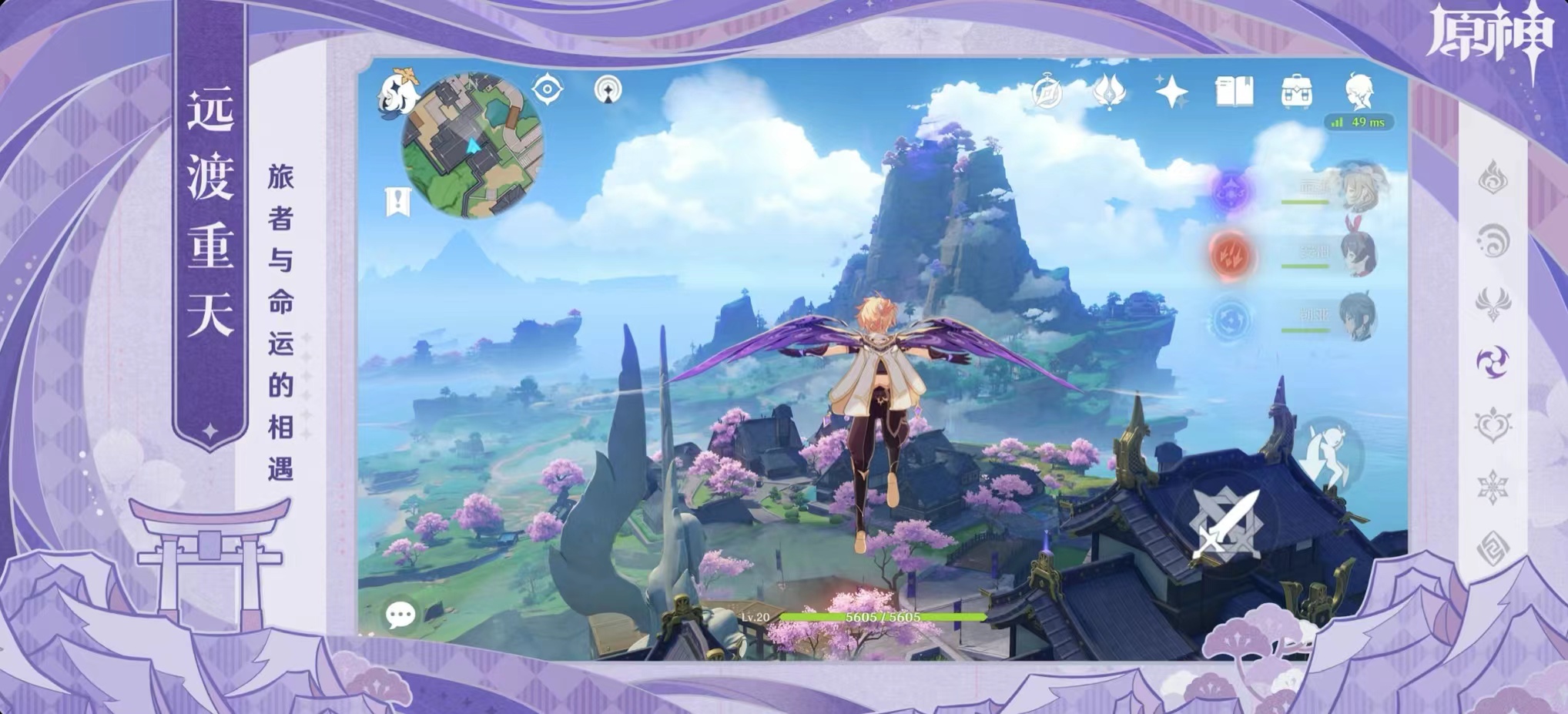Screen dimensions: 1568x714
Task: Tap the sword attack button
Action: (x=1227, y=526)
